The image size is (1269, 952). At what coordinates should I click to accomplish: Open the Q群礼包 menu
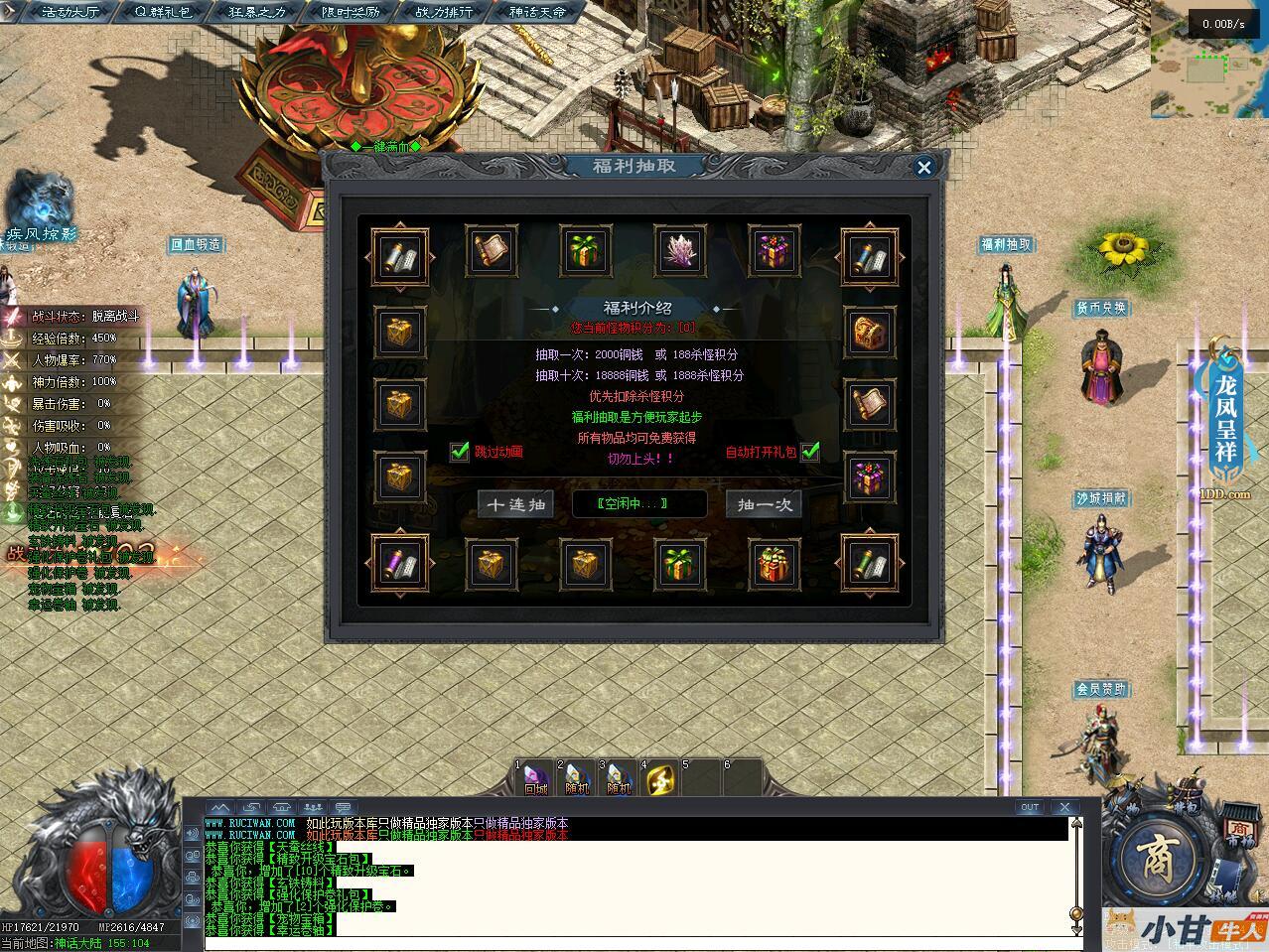click(164, 12)
